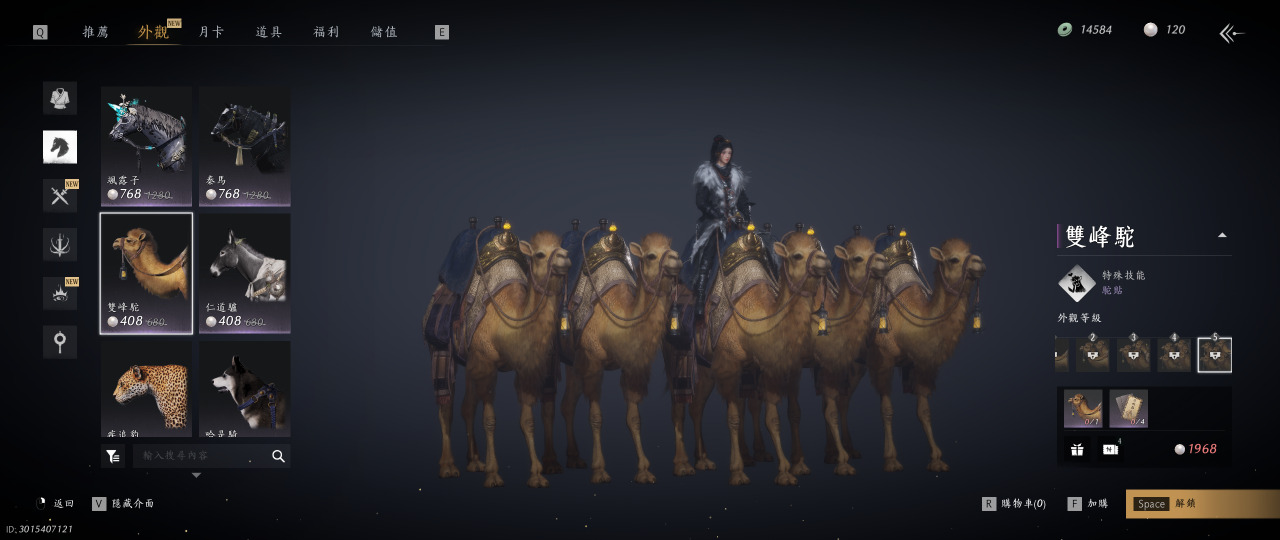
Task: Open the 福利 tab
Action: coord(327,32)
